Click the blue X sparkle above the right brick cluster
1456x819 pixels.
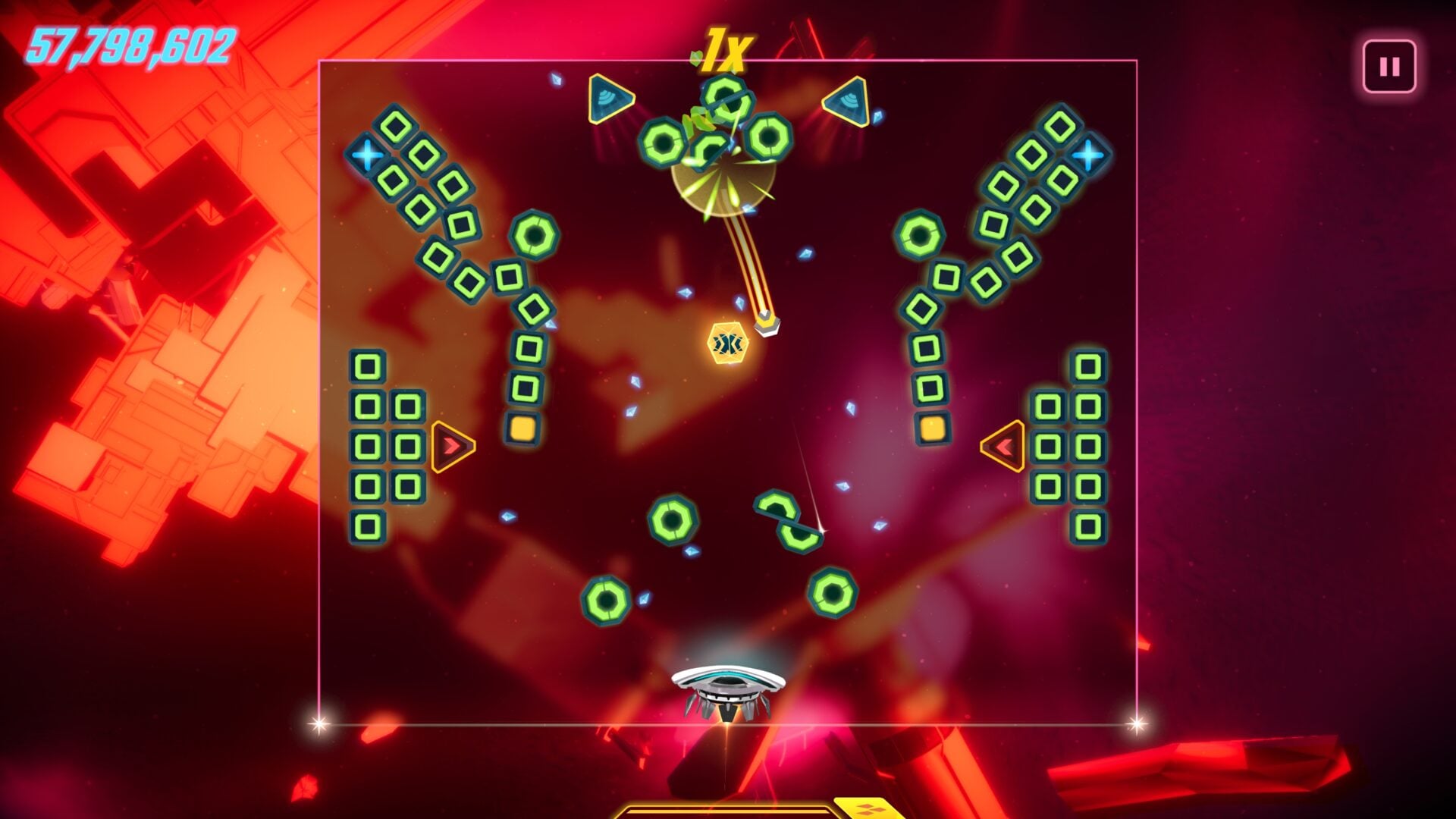1087,154
